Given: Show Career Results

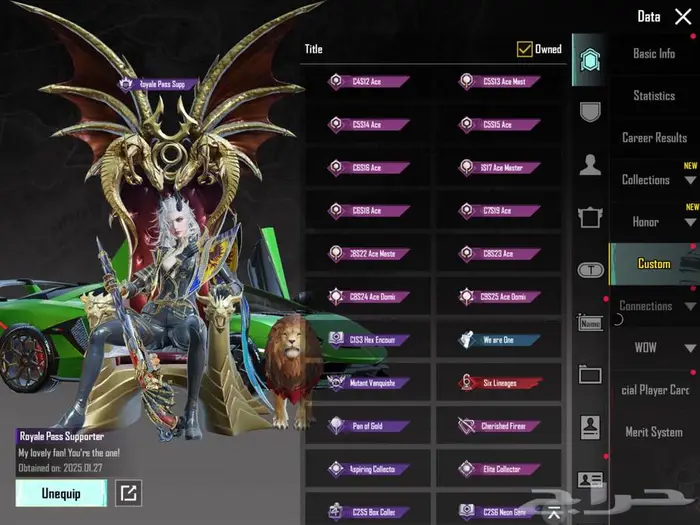Looking at the screenshot, I should point(654,138).
